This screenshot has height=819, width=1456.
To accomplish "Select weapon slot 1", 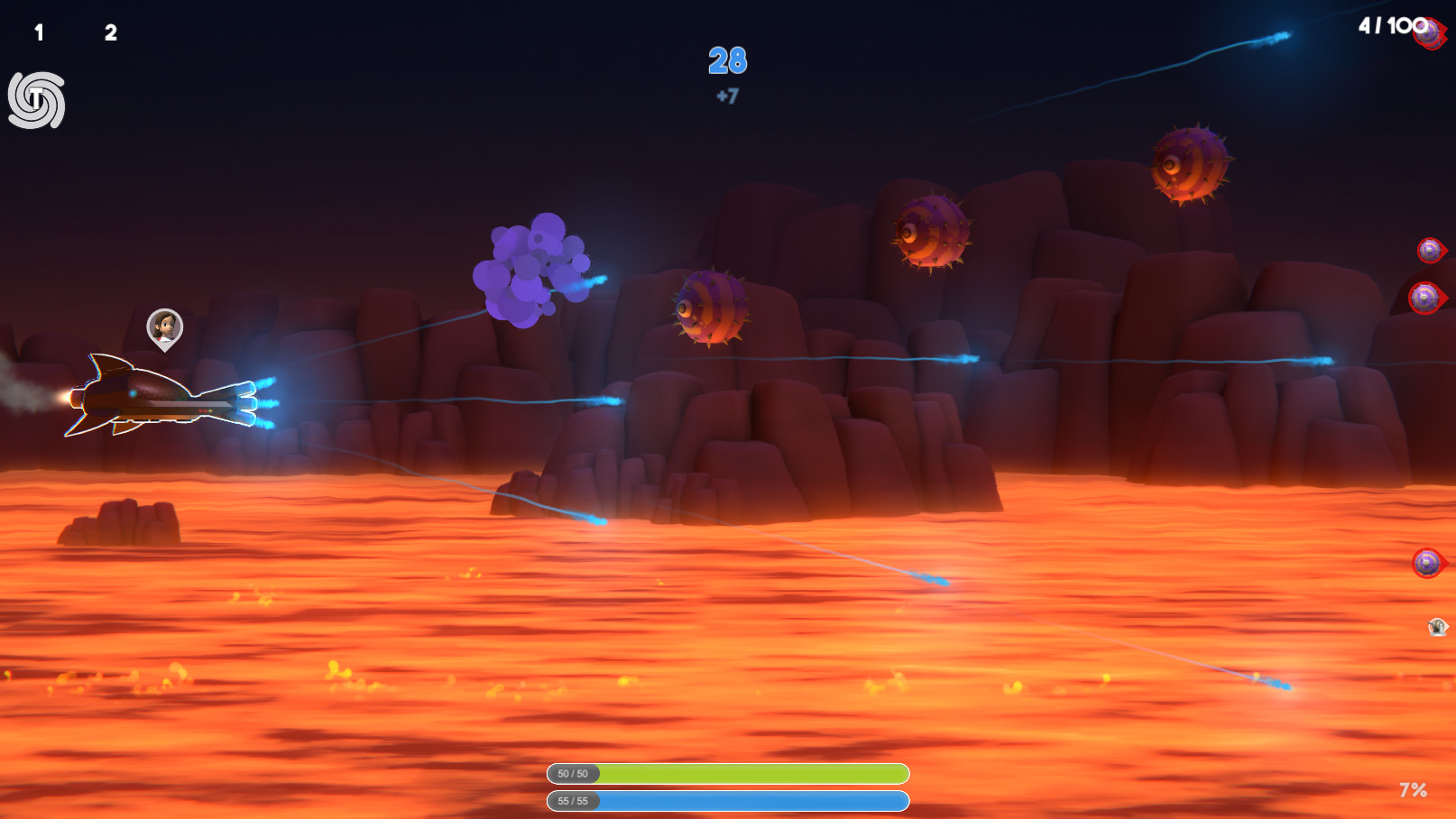I will (x=37, y=30).
